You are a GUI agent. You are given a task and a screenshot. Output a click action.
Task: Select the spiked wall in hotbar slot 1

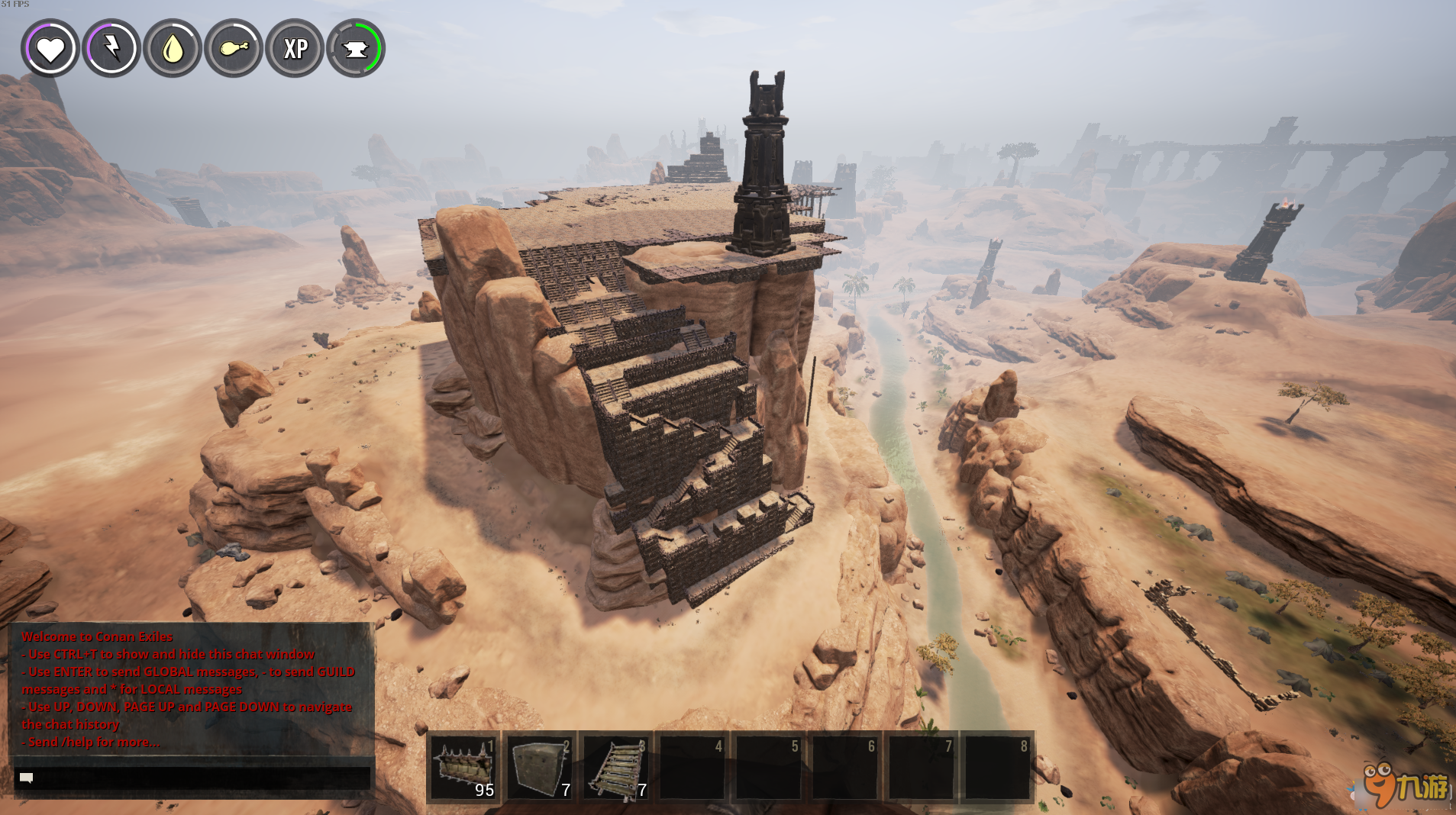464,767
